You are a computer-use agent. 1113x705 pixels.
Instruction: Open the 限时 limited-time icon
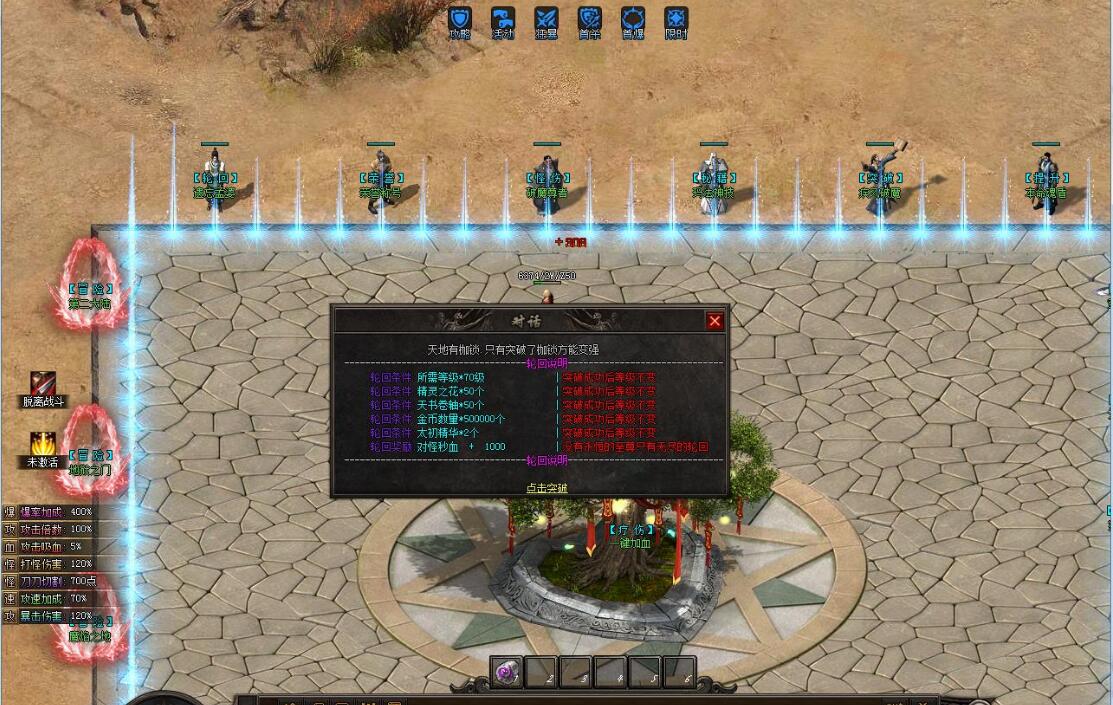tap(677, 20)
